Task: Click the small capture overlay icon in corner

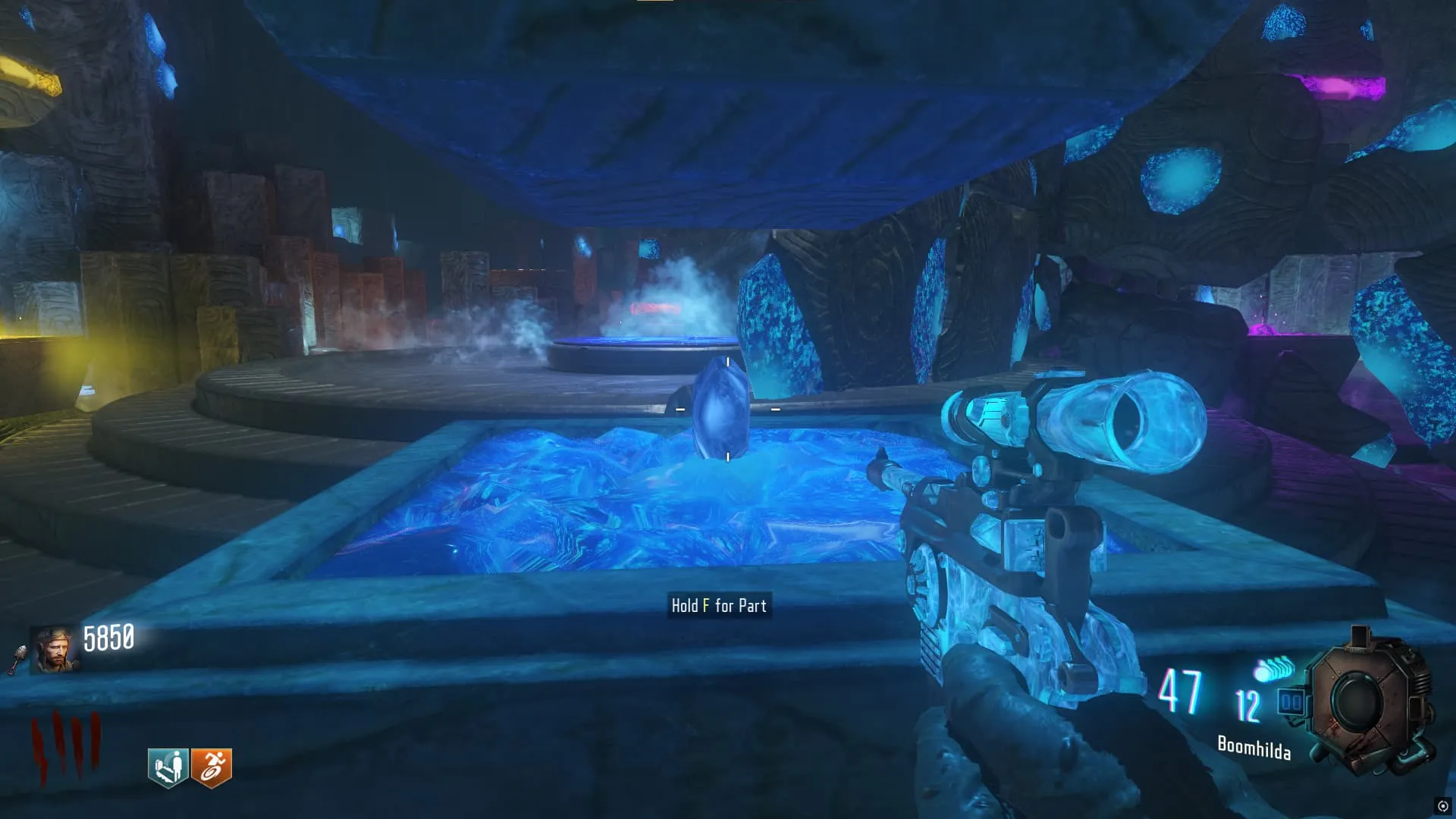Action: pyautogui.click(x=1442, y=806)
